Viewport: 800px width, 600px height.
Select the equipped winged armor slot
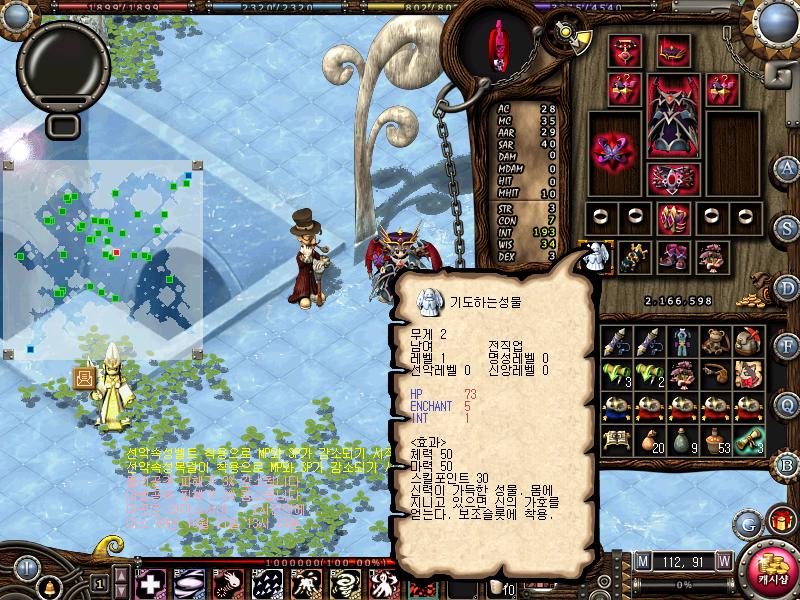point(675,115)
